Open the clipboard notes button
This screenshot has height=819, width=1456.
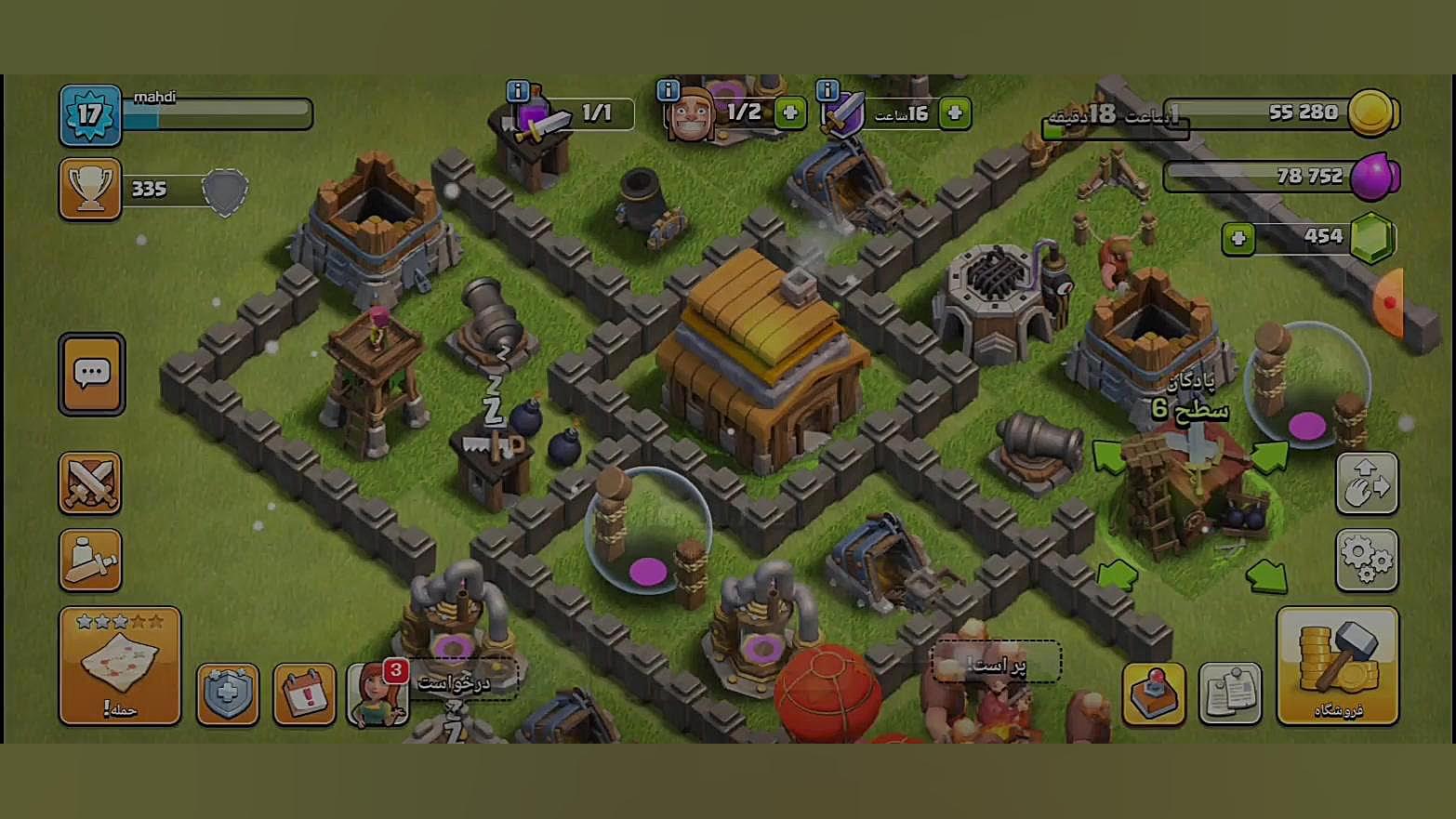tap(1230, 694)
